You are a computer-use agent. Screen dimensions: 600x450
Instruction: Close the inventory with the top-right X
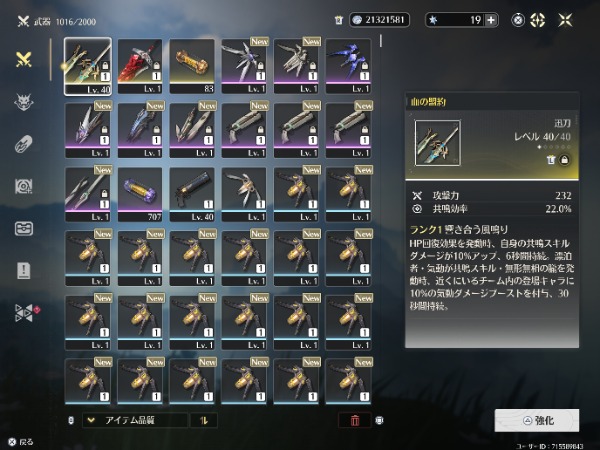coord(568,19)
